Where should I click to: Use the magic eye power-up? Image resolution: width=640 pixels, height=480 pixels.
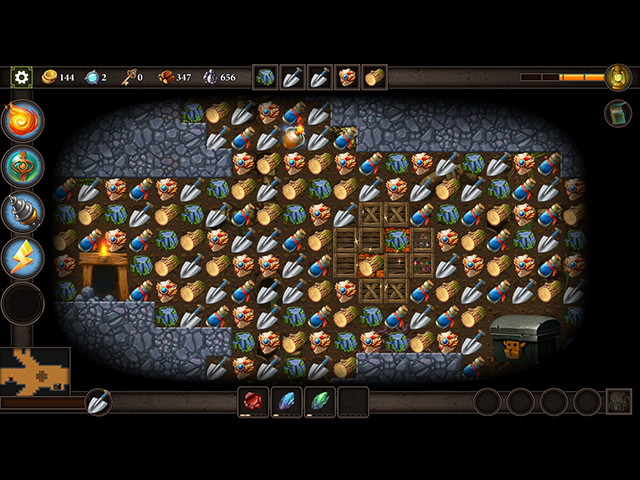tap(23, 166)
